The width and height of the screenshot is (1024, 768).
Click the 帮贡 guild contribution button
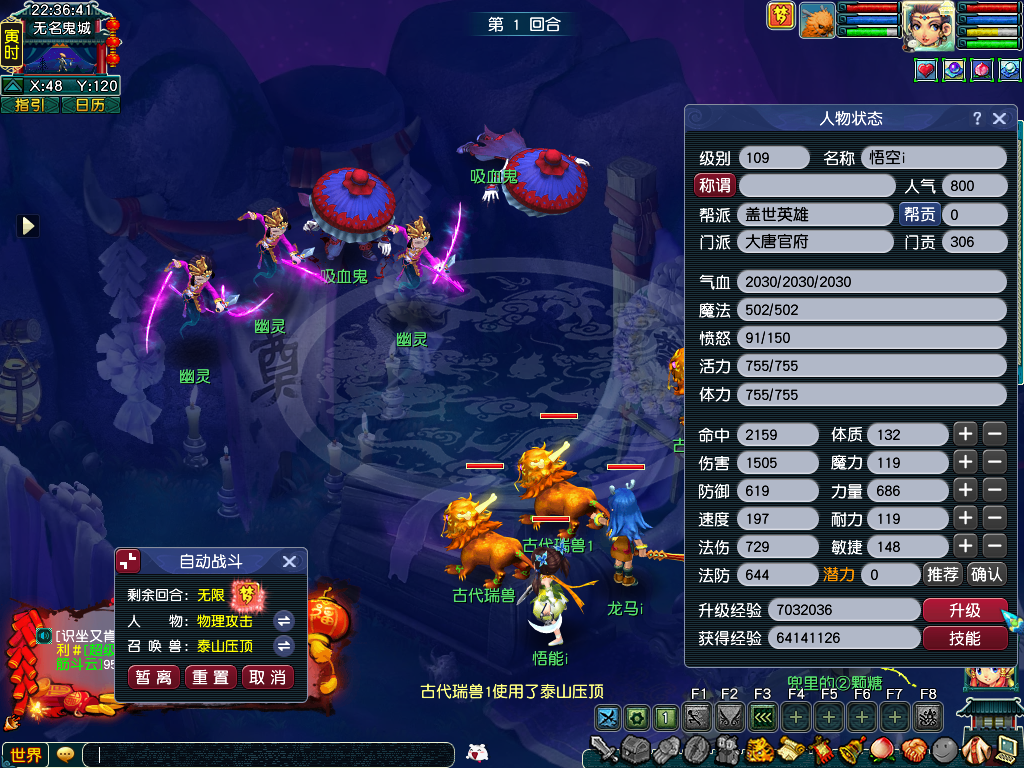pos(920,213)
